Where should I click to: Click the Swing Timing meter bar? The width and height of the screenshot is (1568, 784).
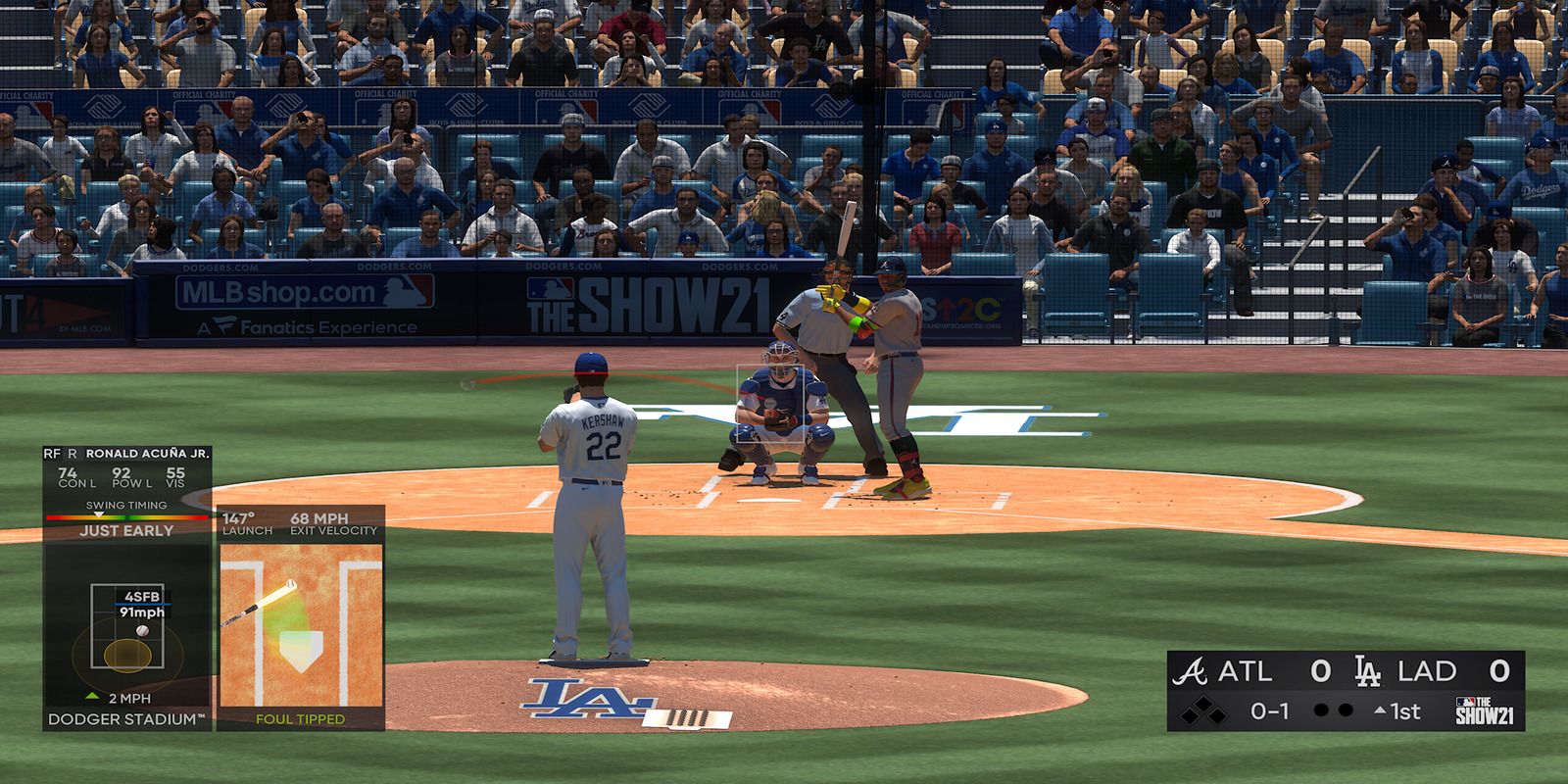click(x=125, y=516)
